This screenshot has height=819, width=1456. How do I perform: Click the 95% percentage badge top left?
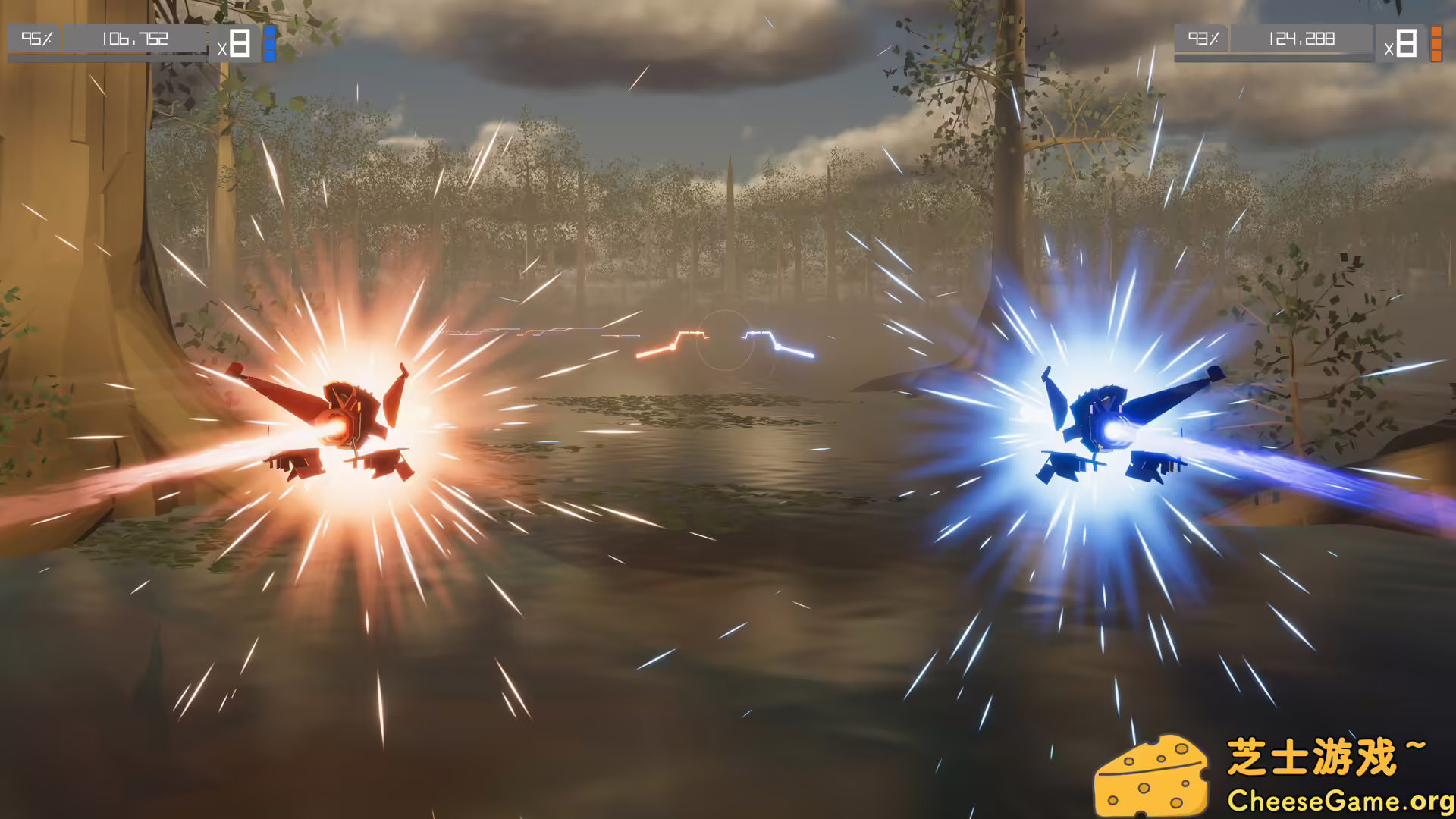click(36, 39)
